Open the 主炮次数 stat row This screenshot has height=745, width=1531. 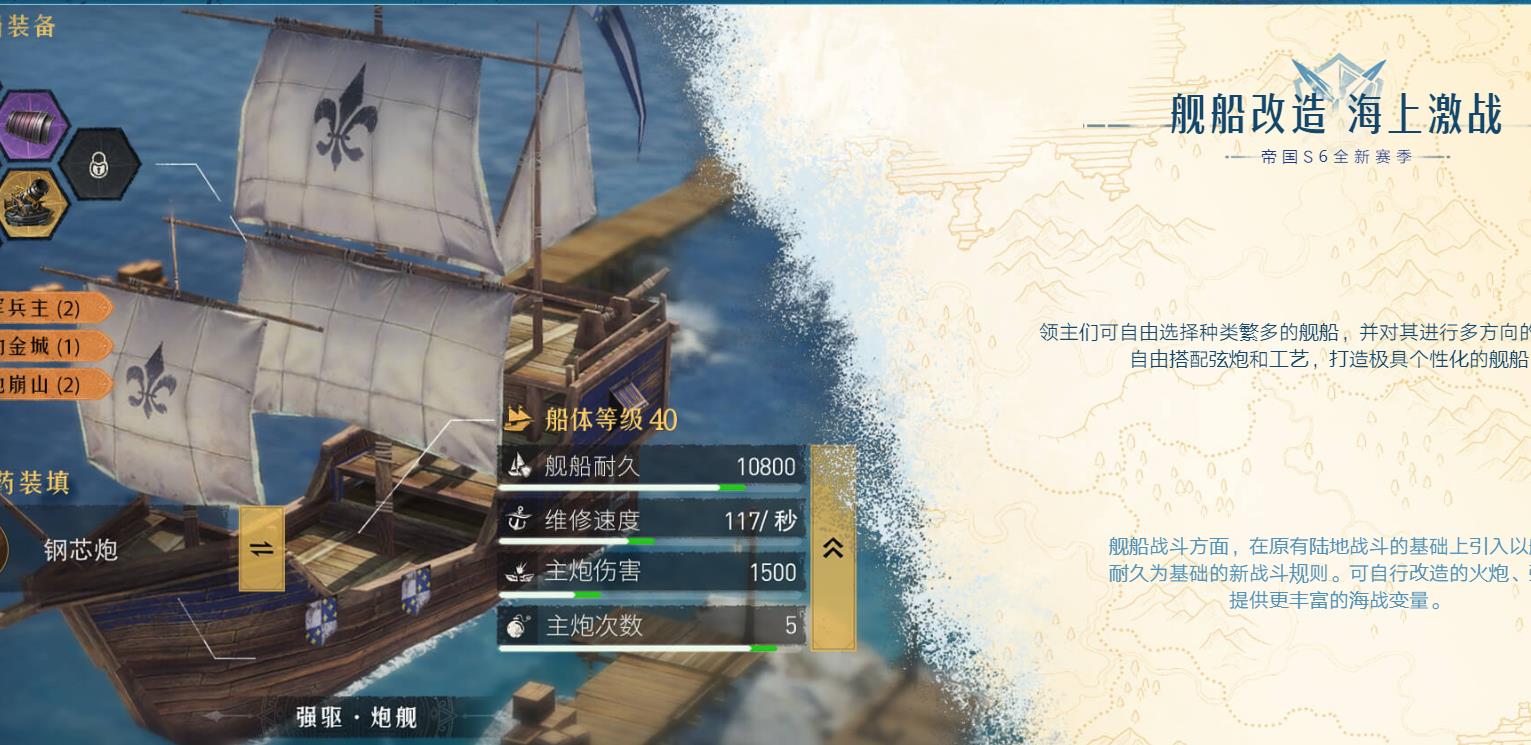coord(650,627)
